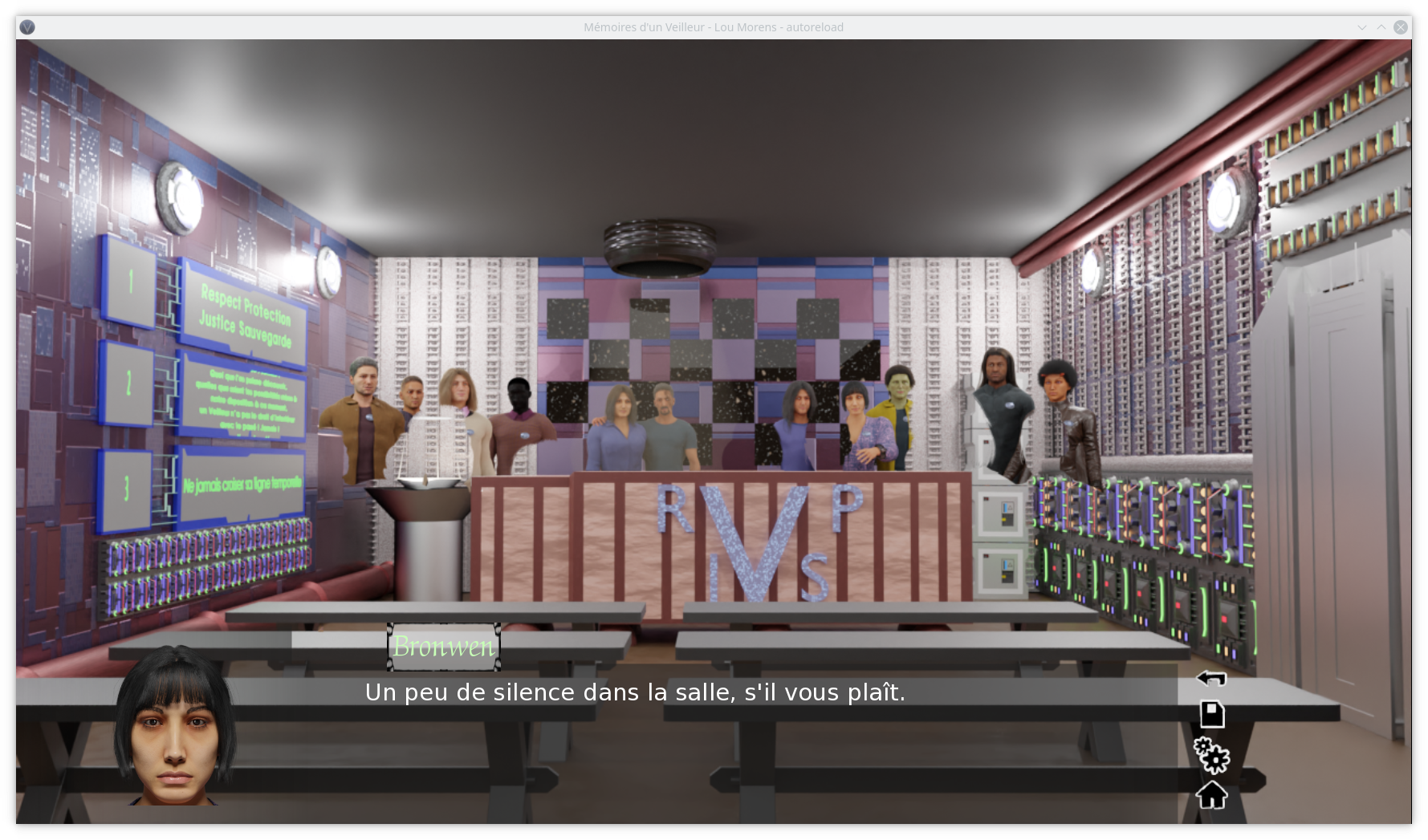Screen dimensions: 1428x840
Task: Click the back arrow rollback icon
Action: (x=1211, y=679)
